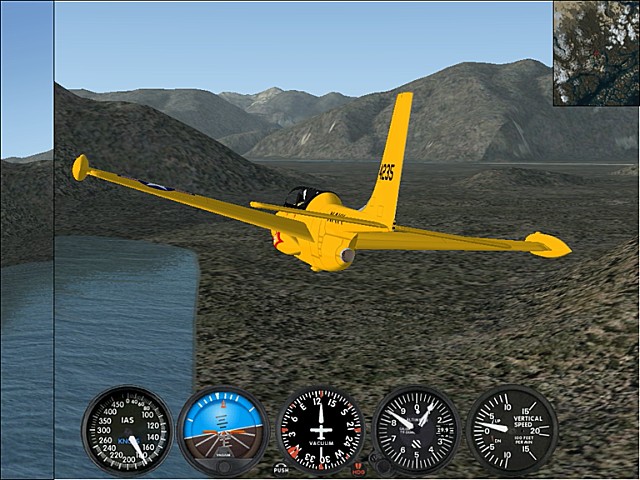Open the terrain minimap in the corner
Screen dimensions: 640x480
coord(596,52)
